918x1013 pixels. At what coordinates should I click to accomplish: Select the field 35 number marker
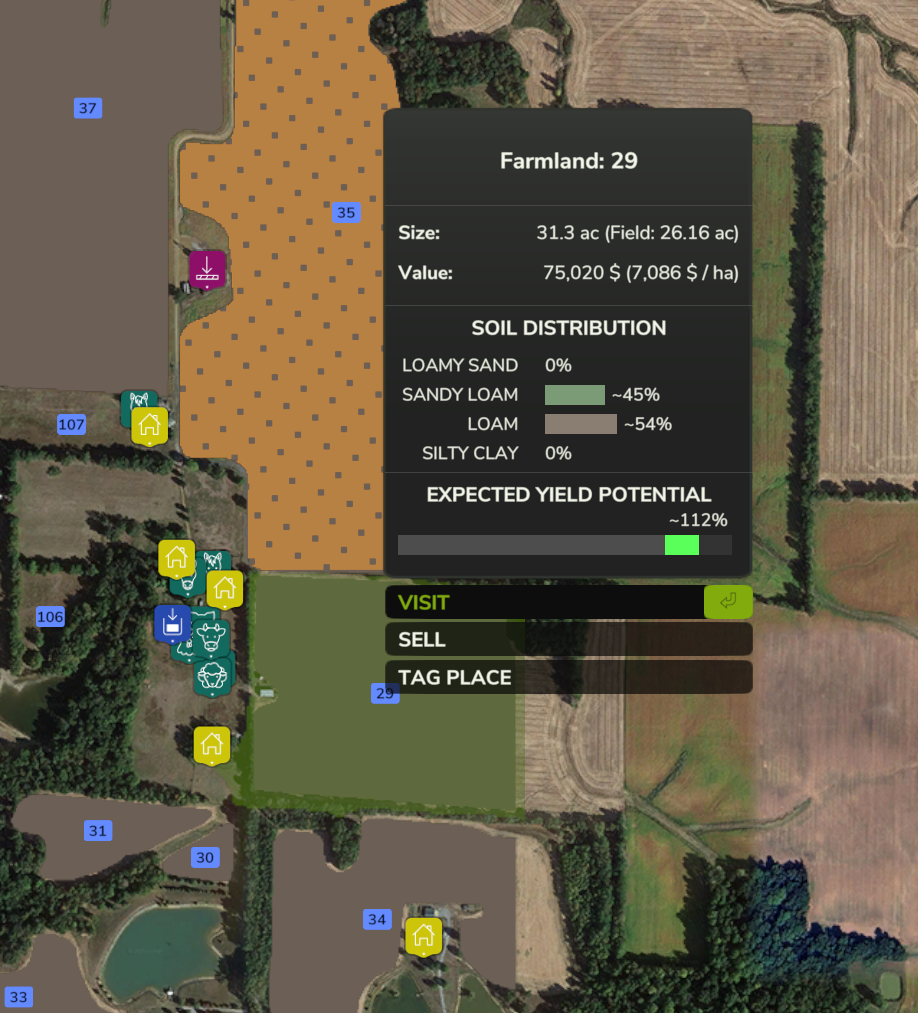(345, 212)
